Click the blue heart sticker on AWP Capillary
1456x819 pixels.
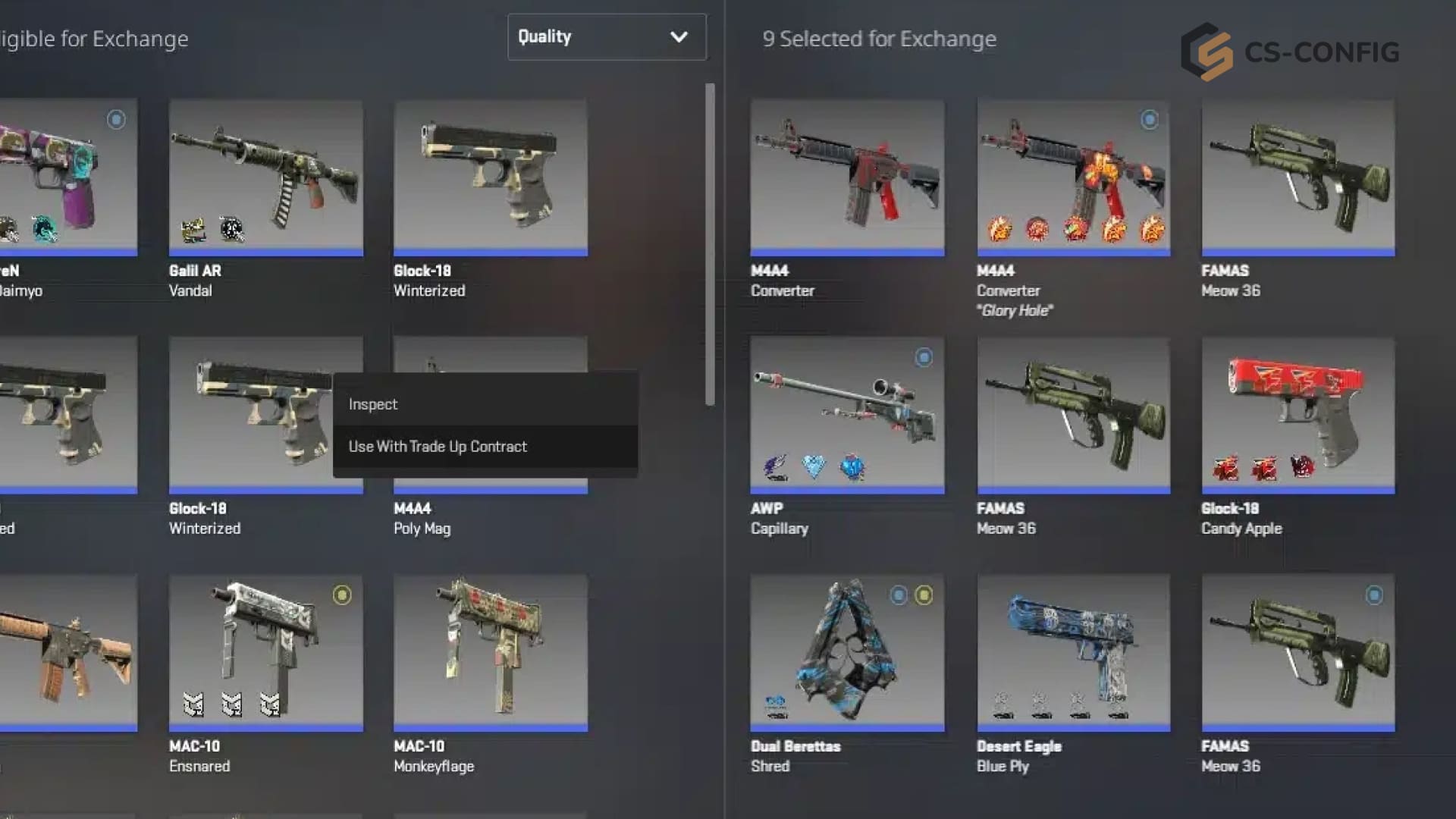(x=814, y=468)
